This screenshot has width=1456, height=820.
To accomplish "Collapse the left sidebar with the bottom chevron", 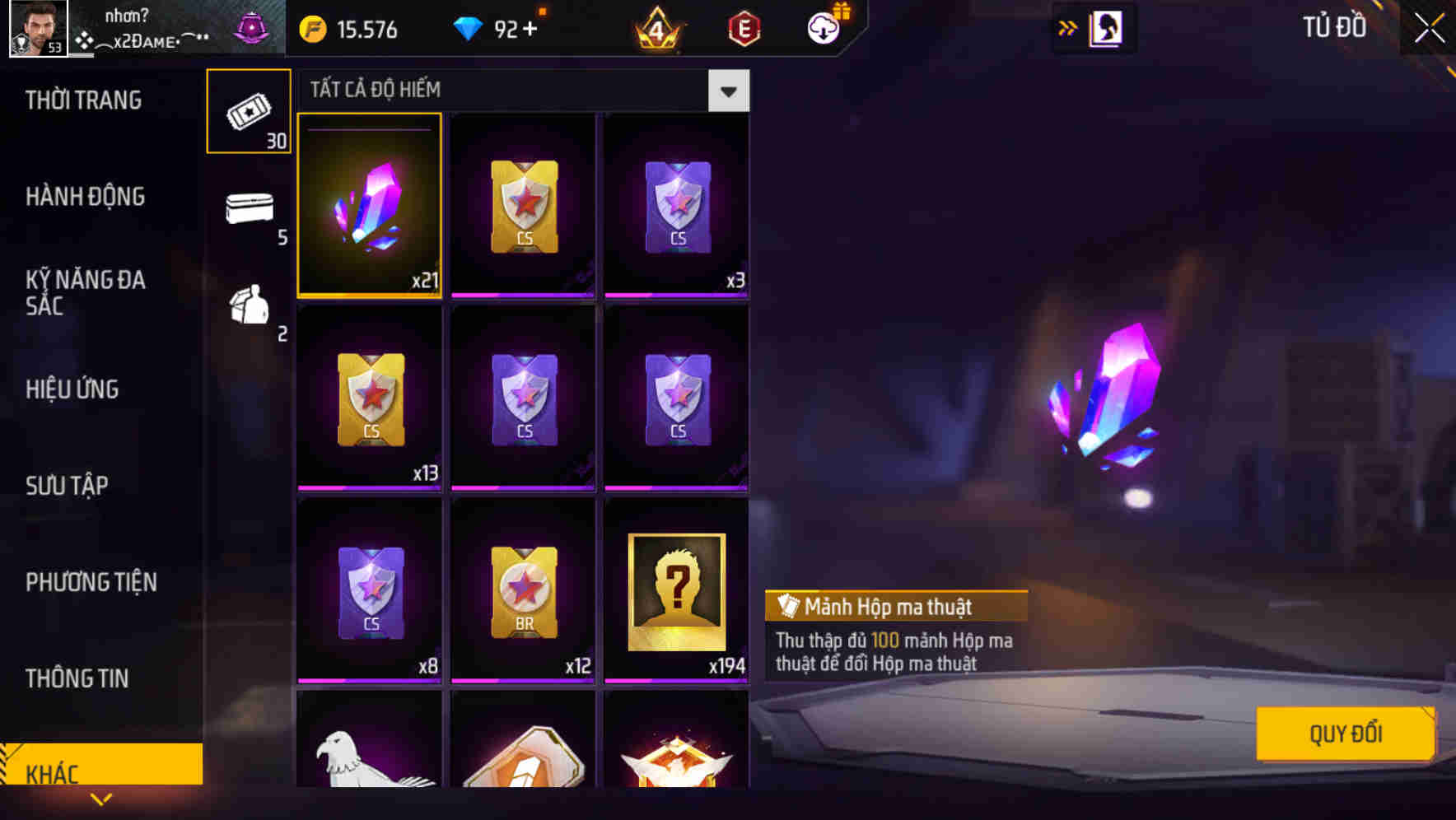I will [100, 798].
